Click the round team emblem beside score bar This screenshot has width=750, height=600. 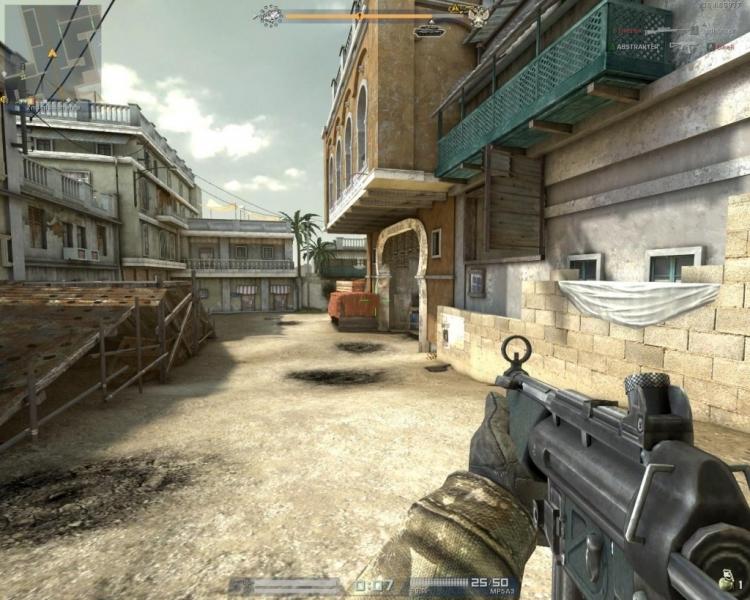270,15
